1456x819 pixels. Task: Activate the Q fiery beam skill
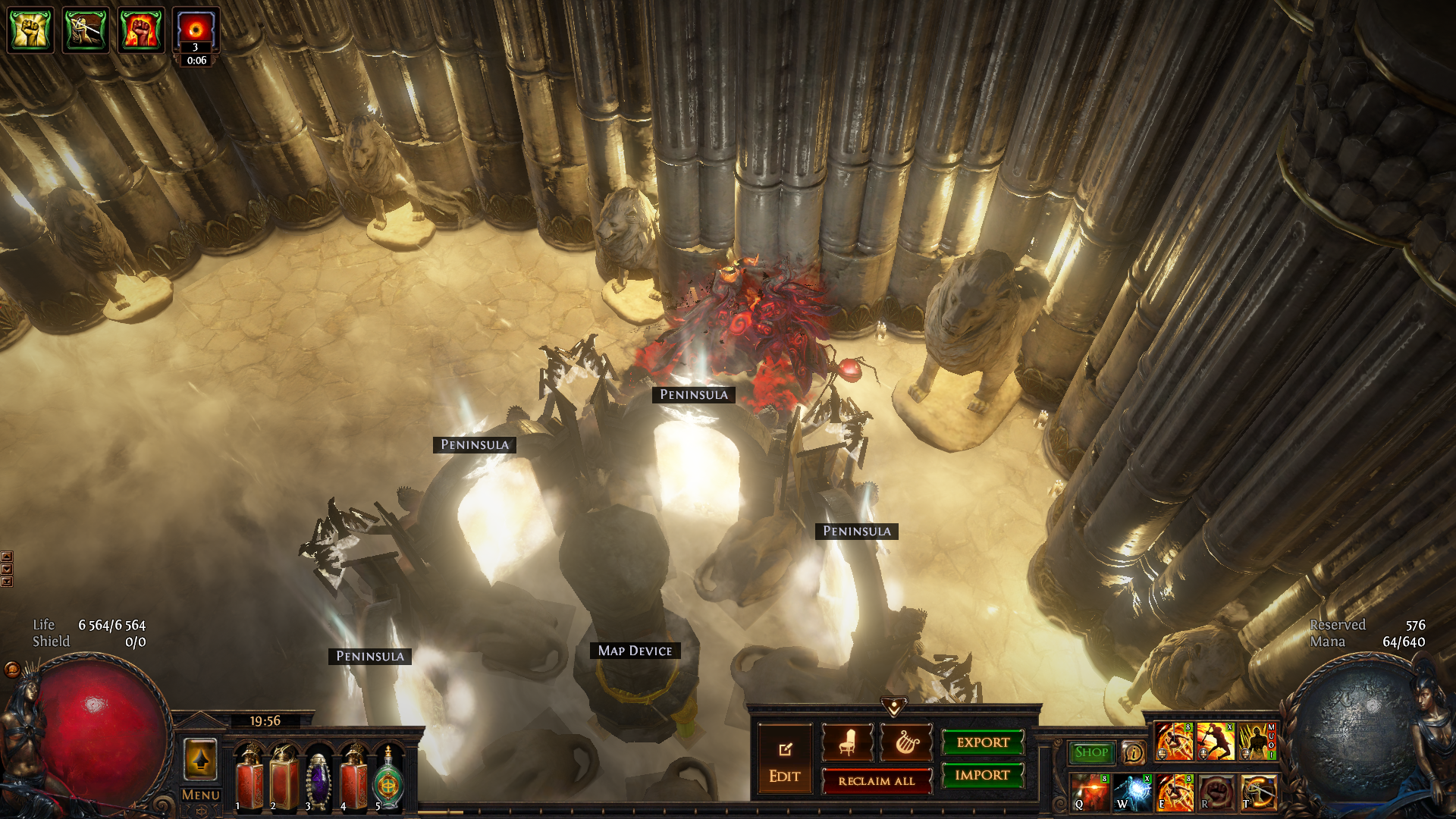pos(1090,792)
